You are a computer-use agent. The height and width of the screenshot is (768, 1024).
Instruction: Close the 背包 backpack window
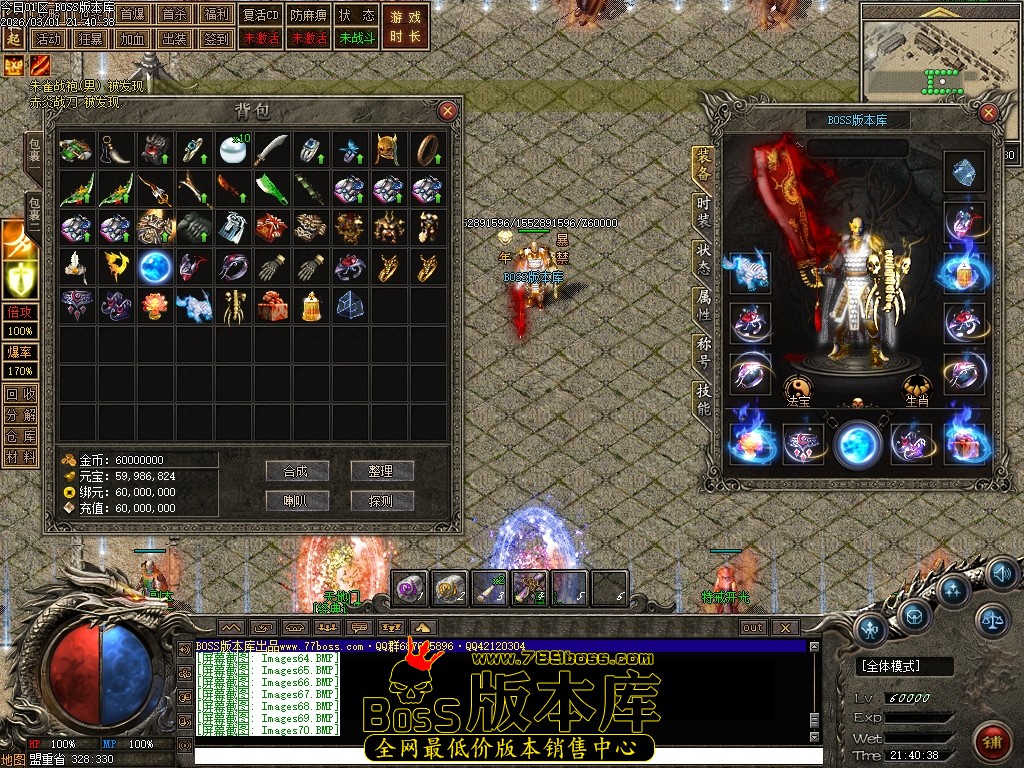pyautogui.click(x=448, y=111)
